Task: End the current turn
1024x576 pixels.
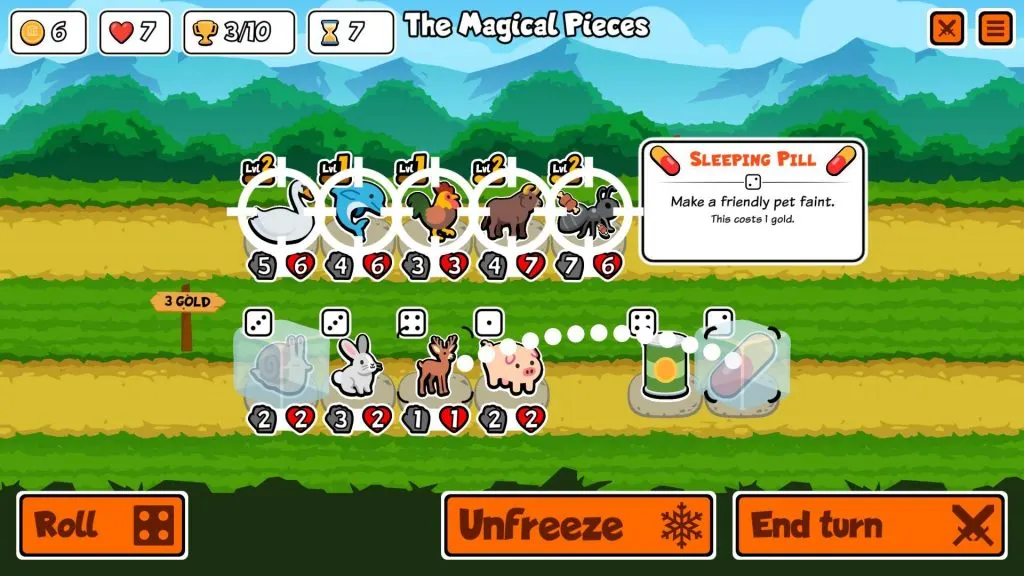Action: pos(869,525)
